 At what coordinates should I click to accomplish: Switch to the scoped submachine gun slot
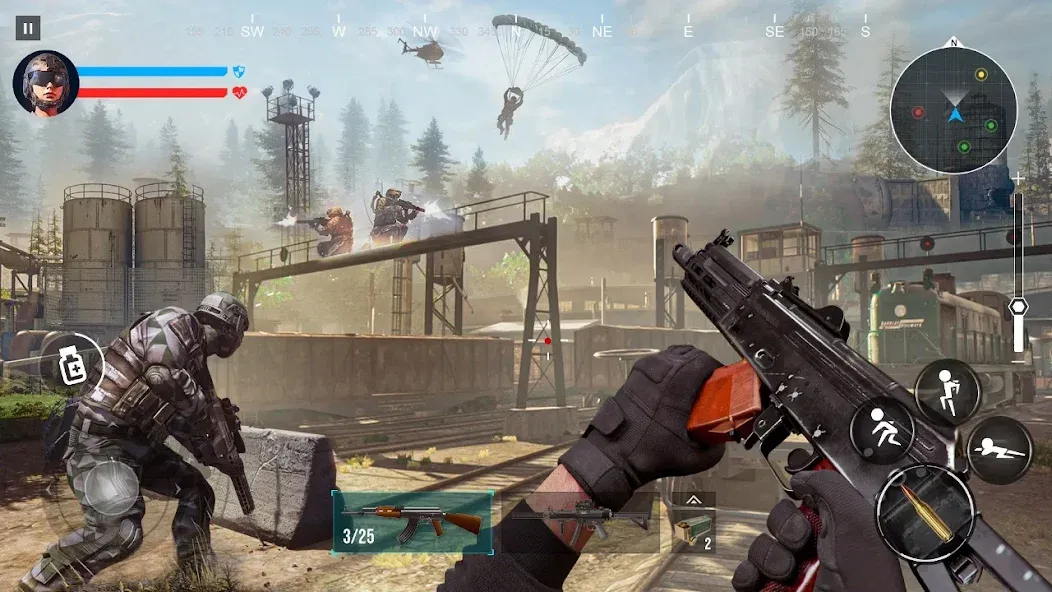coord(579,521)
